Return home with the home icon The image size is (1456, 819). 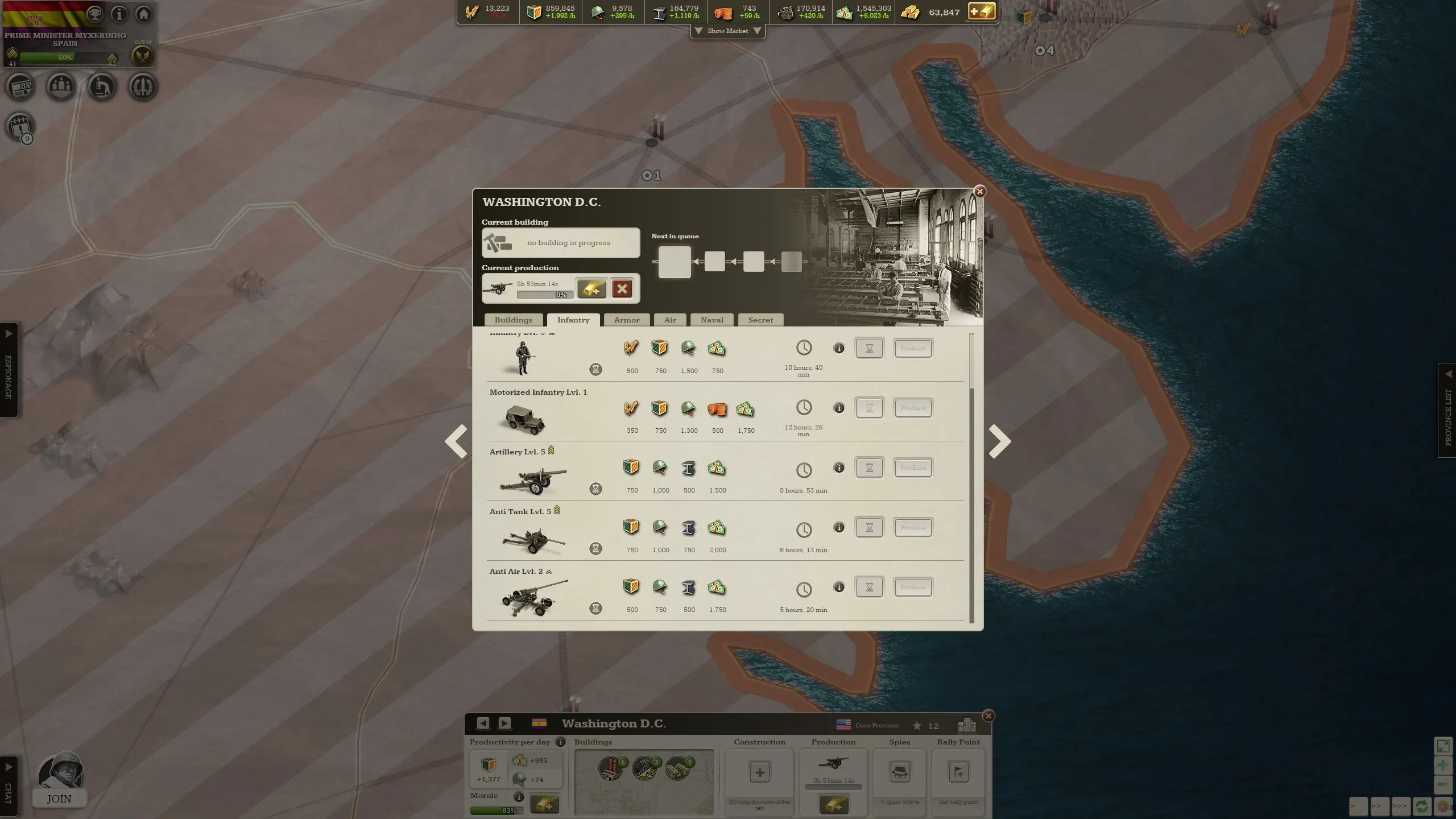point(143,14)
